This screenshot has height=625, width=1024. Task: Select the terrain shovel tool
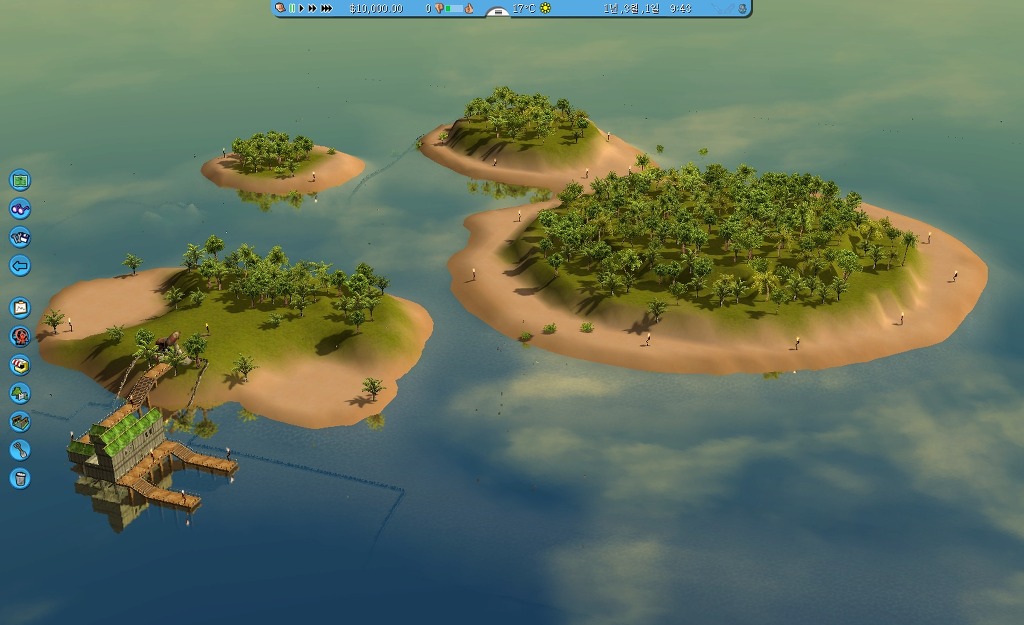(20, 450)
